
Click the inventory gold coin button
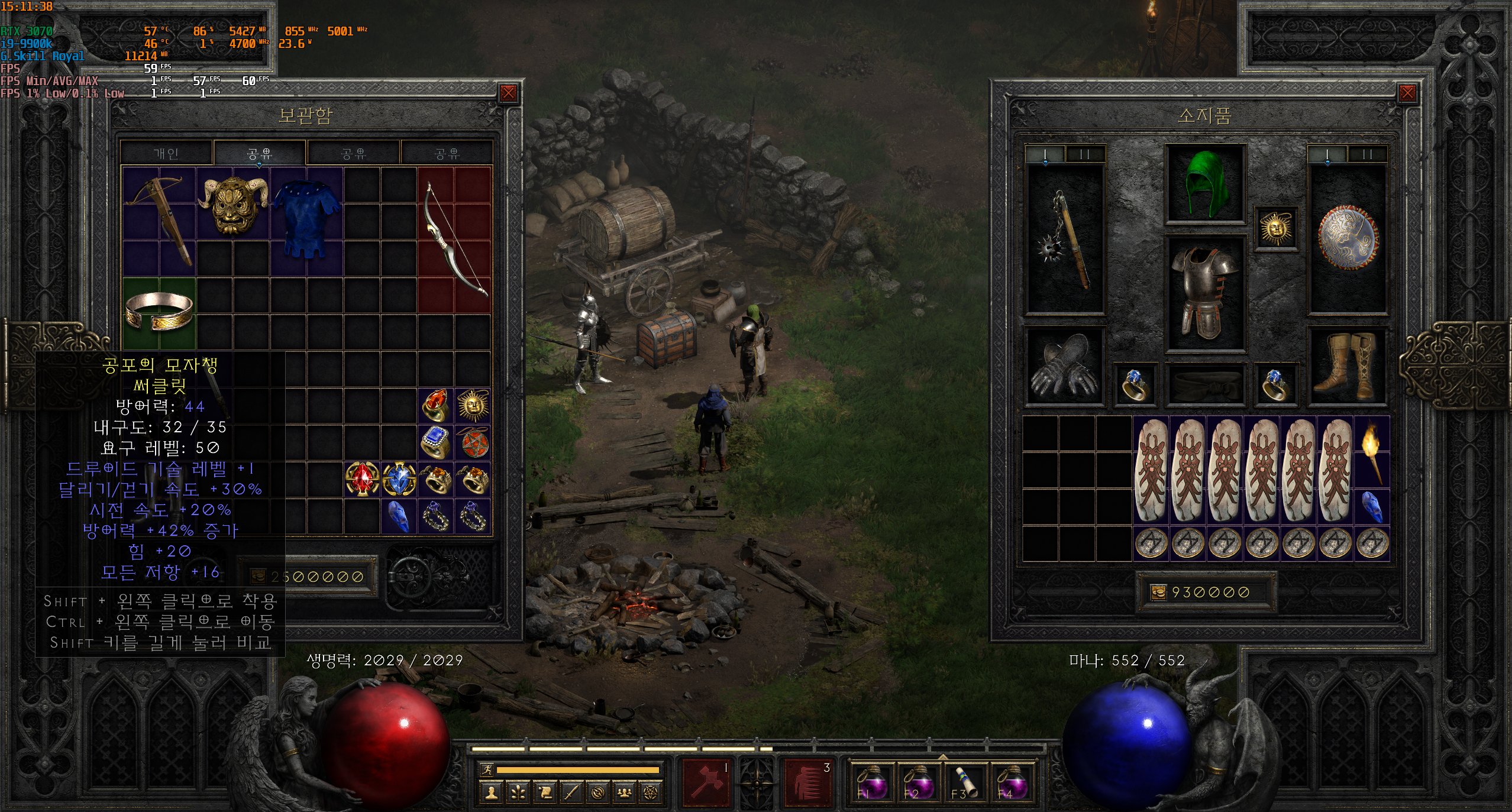click(x=1158, y=592)
